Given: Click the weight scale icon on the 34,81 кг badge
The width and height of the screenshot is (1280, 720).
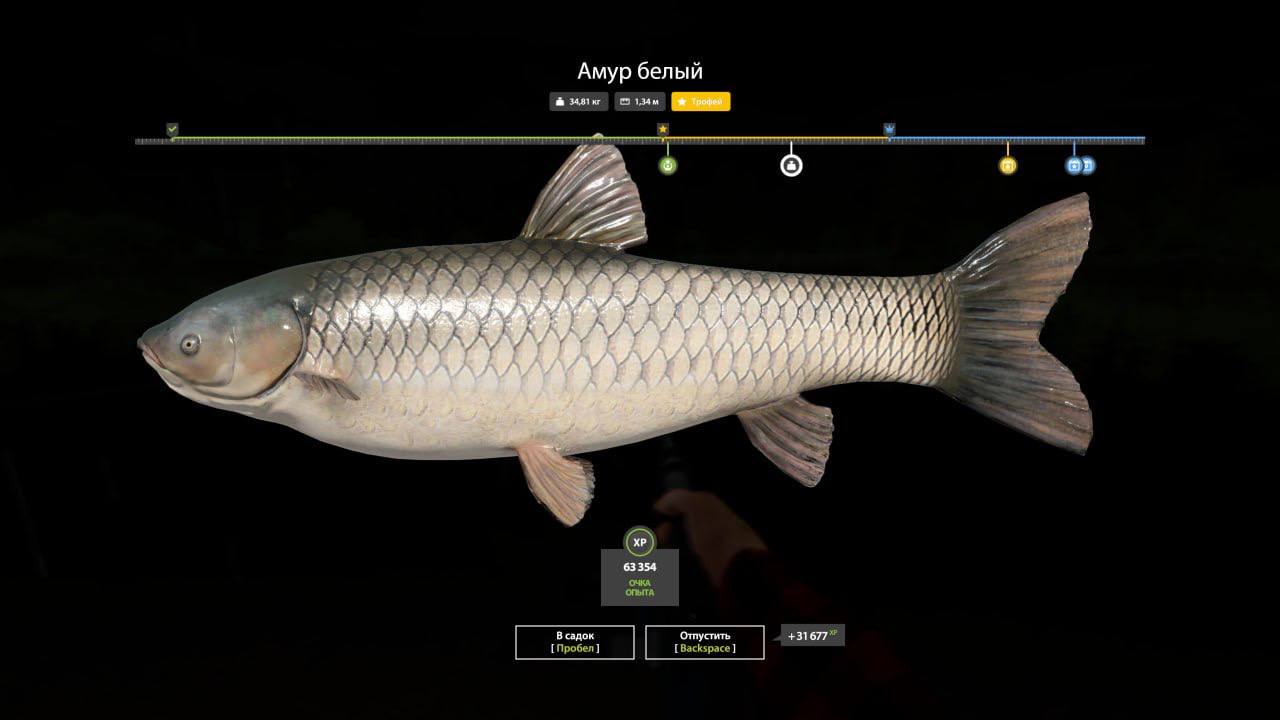Looking at the screenshot, I should coord(561,101).
